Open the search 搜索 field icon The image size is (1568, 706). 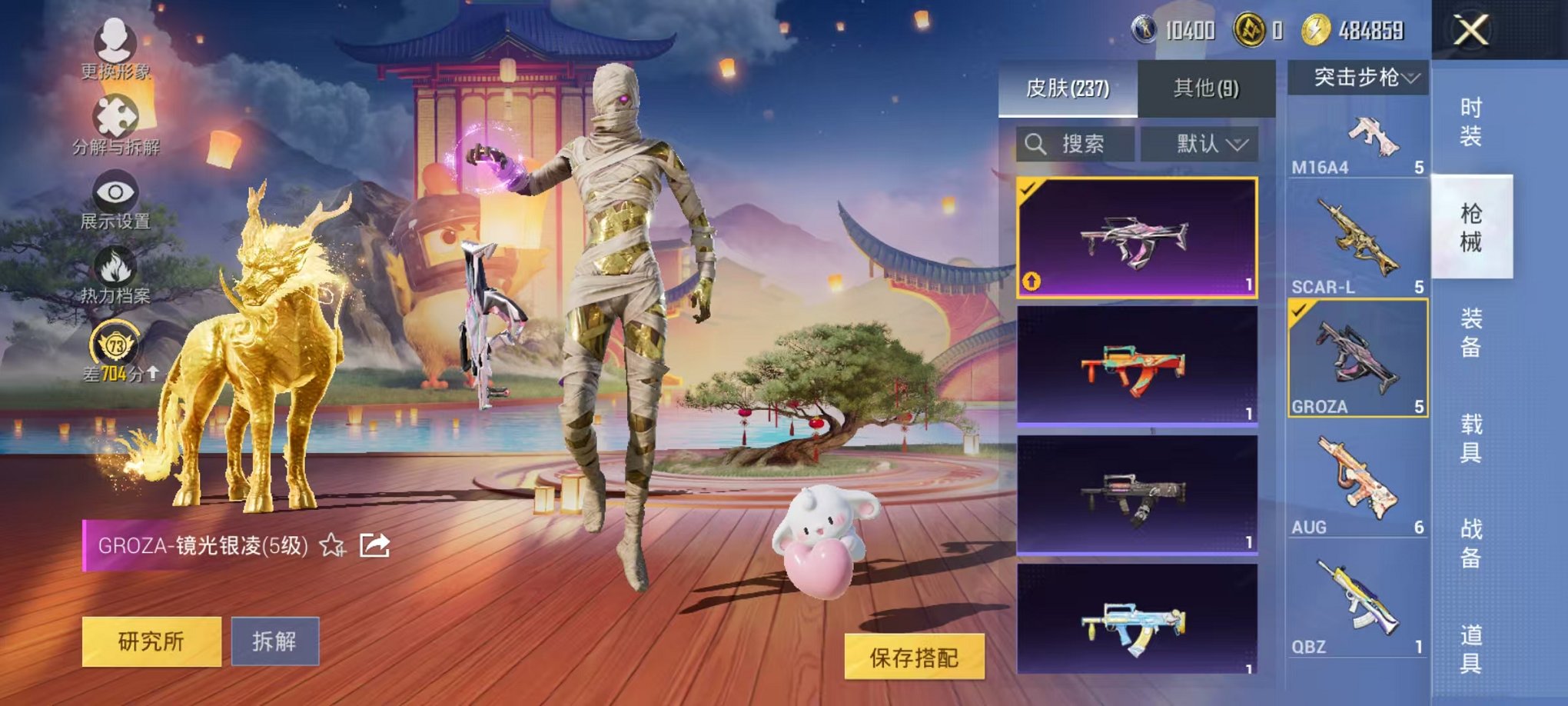[x=1036, y=145]
